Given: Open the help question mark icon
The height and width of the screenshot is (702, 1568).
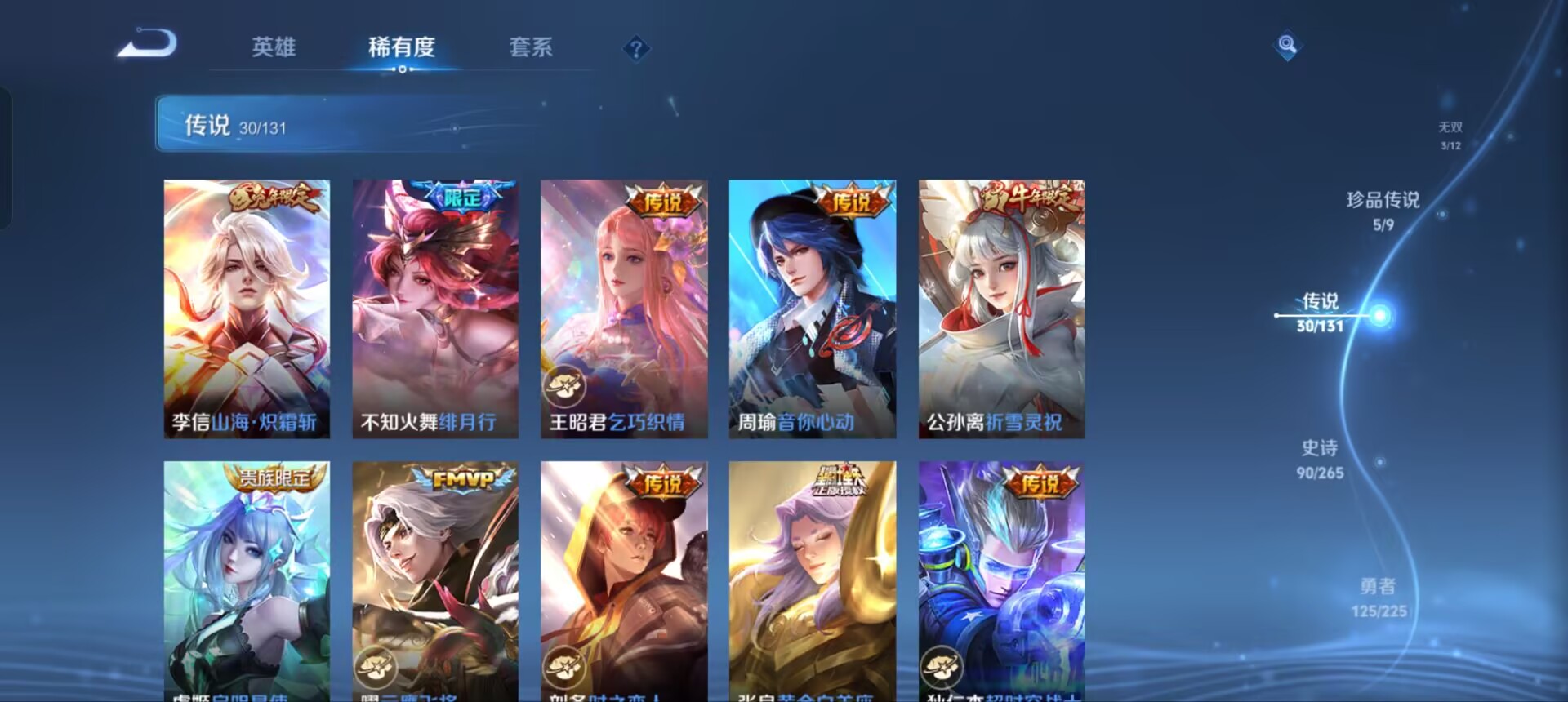Looking at the screenshot, I should 635,49.
